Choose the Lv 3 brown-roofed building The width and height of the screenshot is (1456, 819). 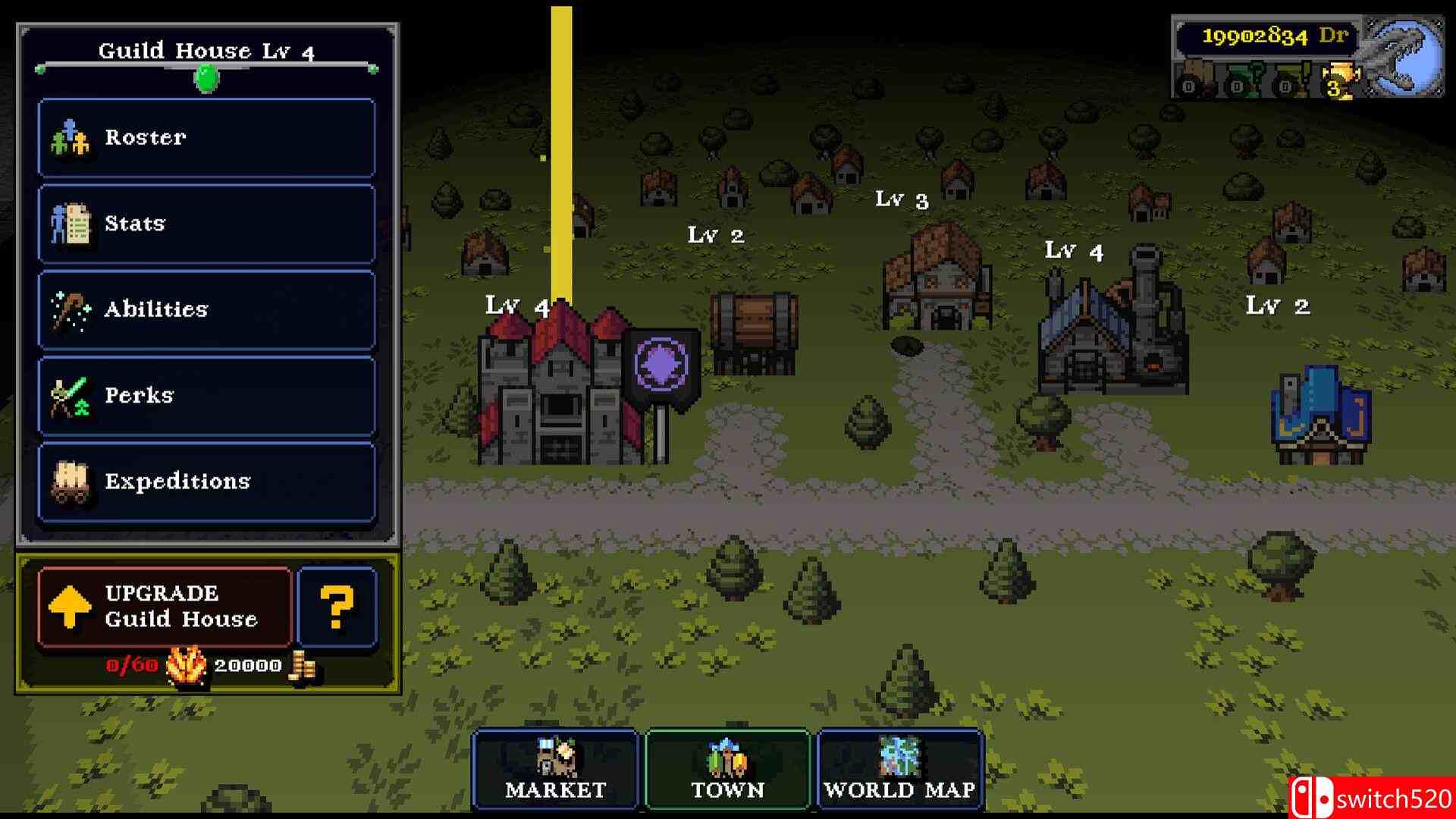tap(938, 281)
